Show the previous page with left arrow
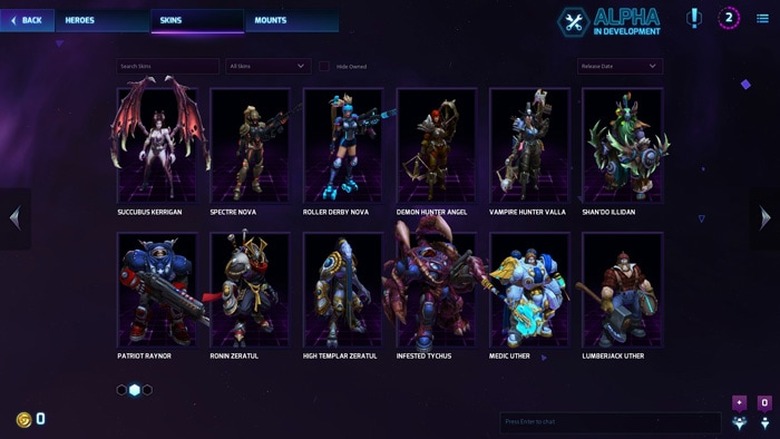This screenshot has width=780, height=439. 14,218
